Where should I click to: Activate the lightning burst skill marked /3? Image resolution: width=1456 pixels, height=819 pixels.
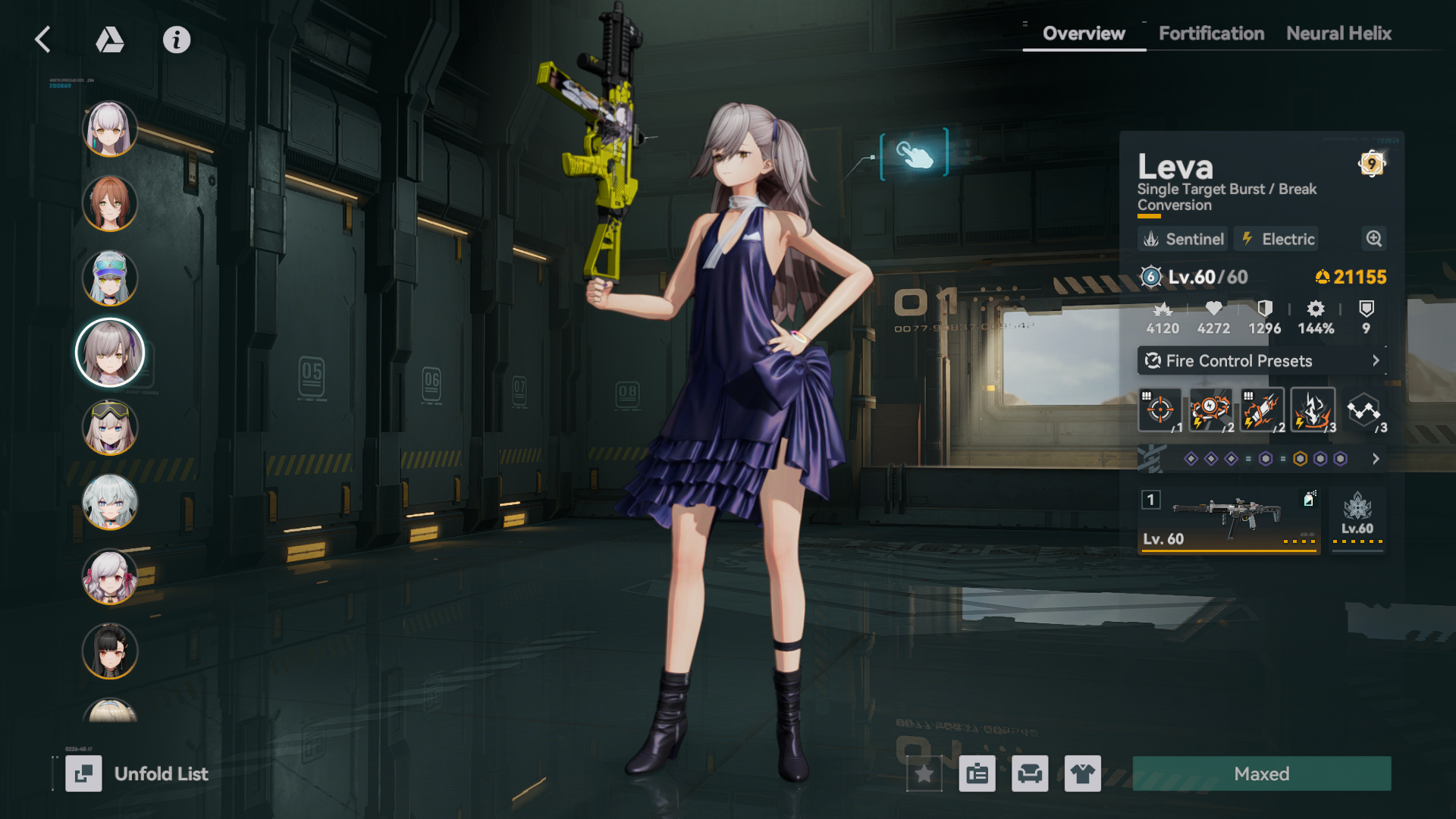[1313, 409]
